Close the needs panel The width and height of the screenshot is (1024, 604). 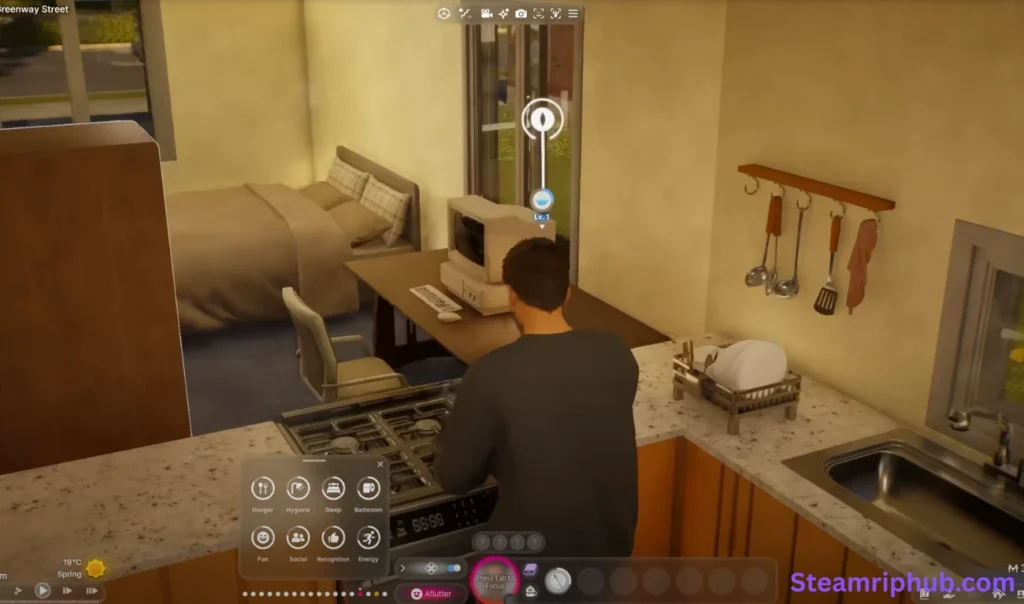380,464
